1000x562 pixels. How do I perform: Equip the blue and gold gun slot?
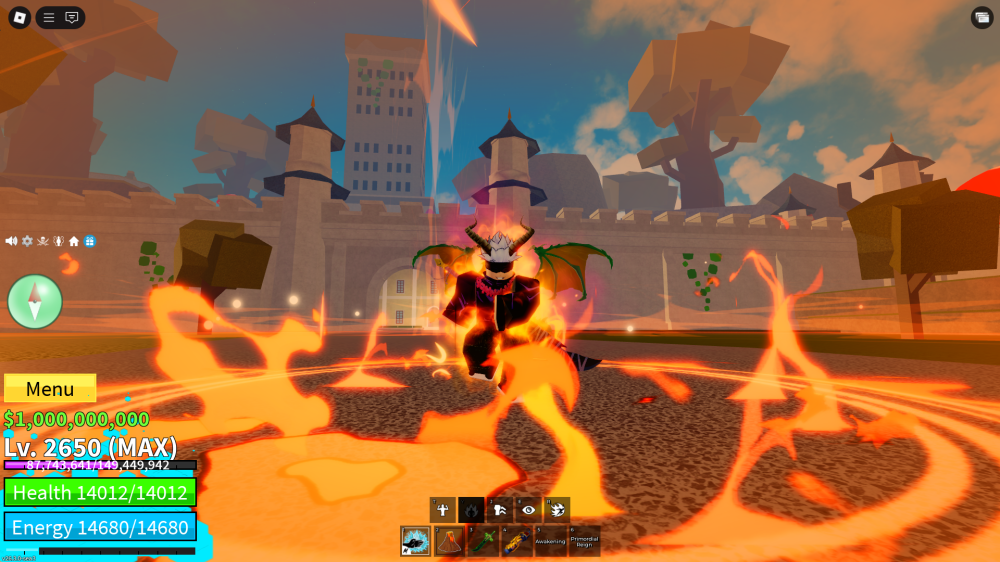[517, 541]
